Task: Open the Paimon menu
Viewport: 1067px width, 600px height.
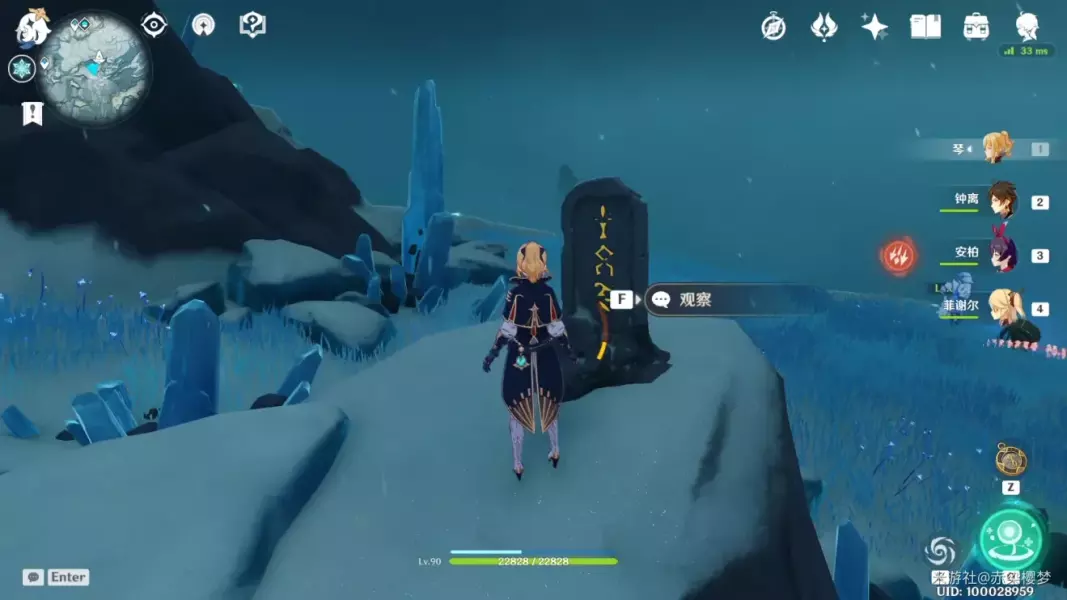Action: (33, 26)
